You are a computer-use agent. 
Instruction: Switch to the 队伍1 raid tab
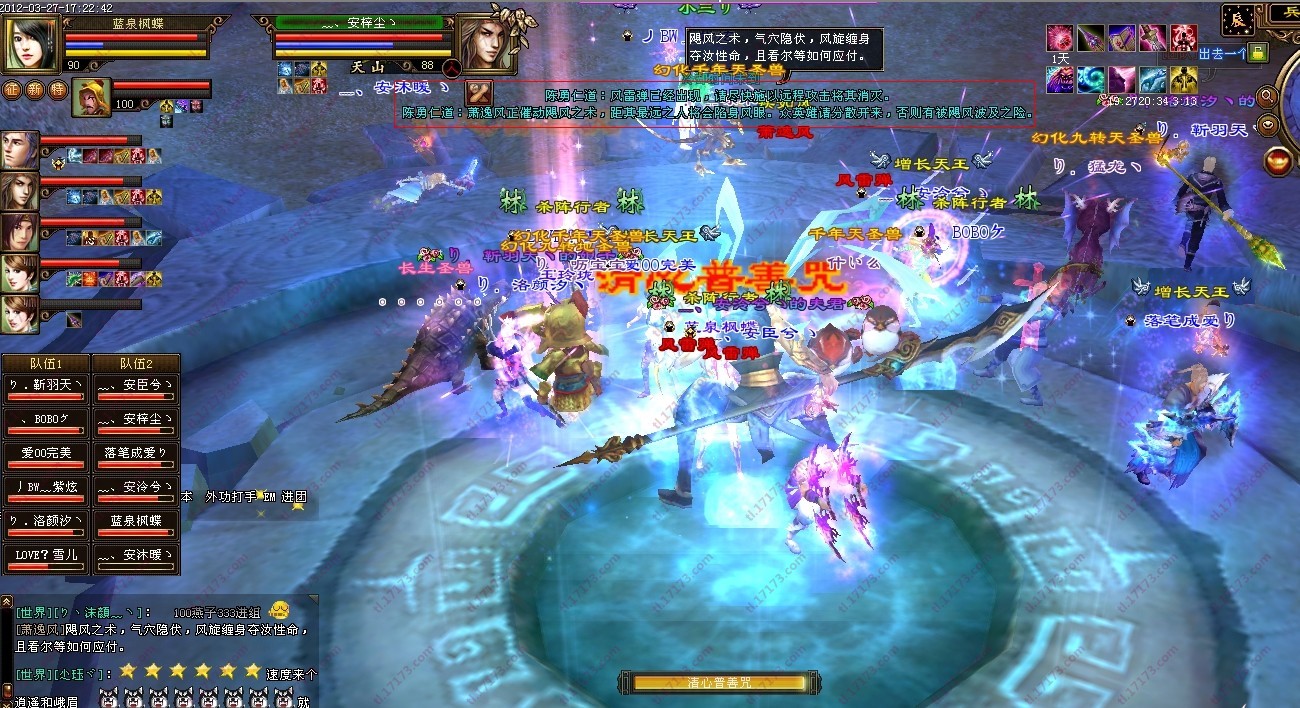(x=47, y=364)
